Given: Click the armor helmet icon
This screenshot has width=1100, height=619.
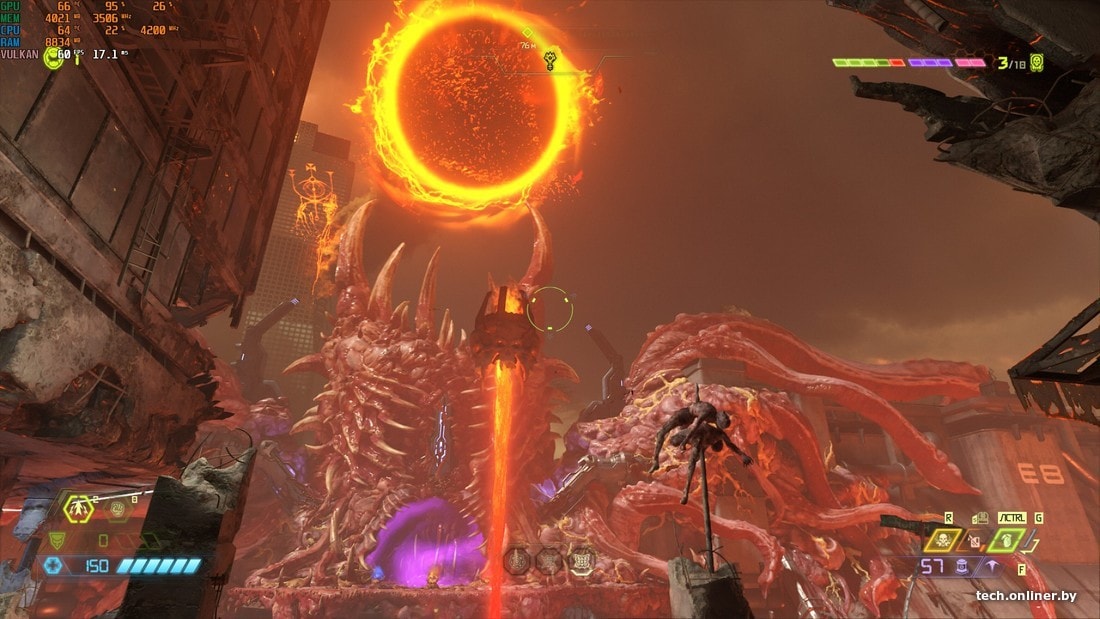Looking at the screenshot, I should [x=57, y=541].
